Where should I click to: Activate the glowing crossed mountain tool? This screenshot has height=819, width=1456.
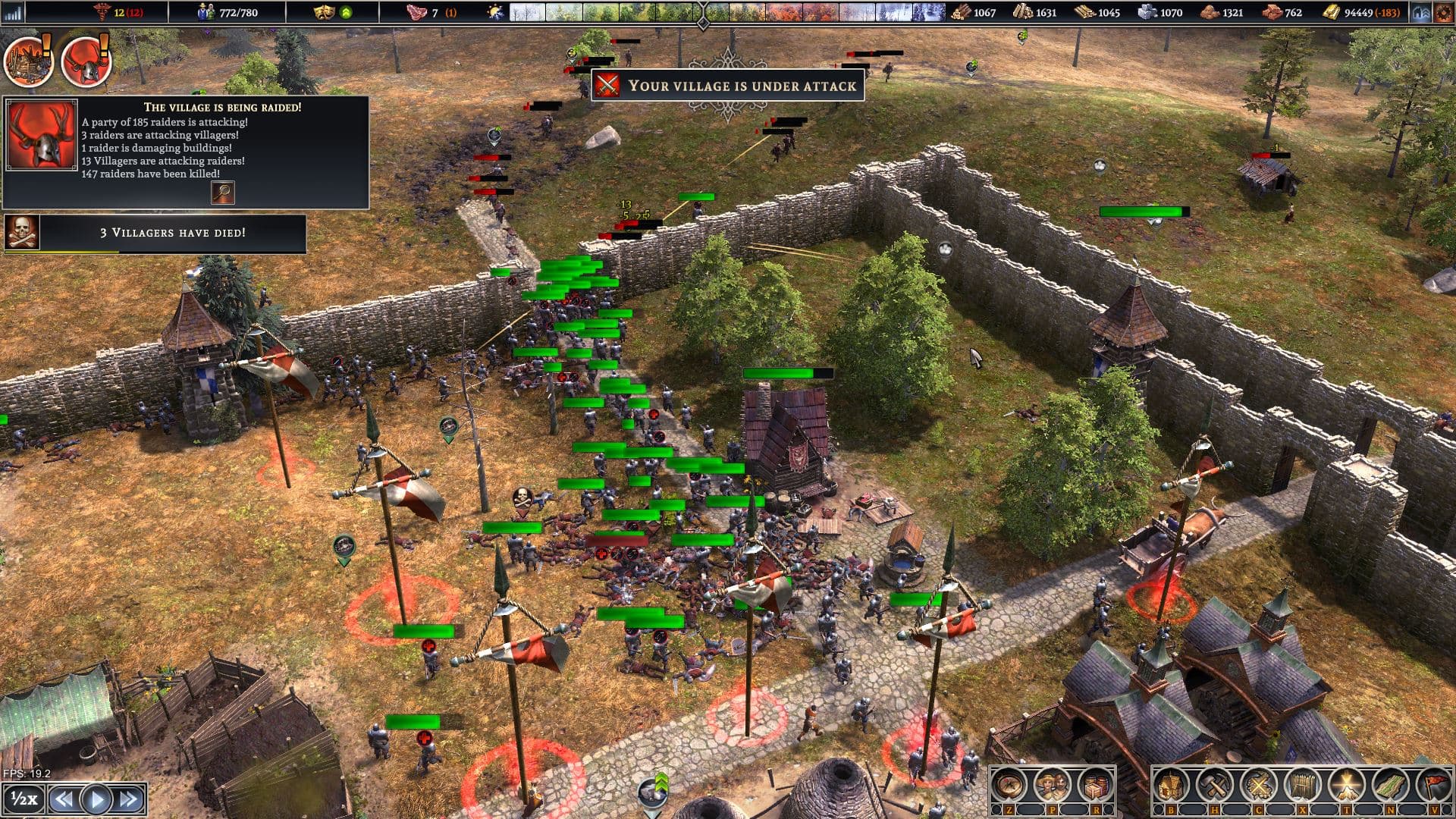[x=1347, y=786]
